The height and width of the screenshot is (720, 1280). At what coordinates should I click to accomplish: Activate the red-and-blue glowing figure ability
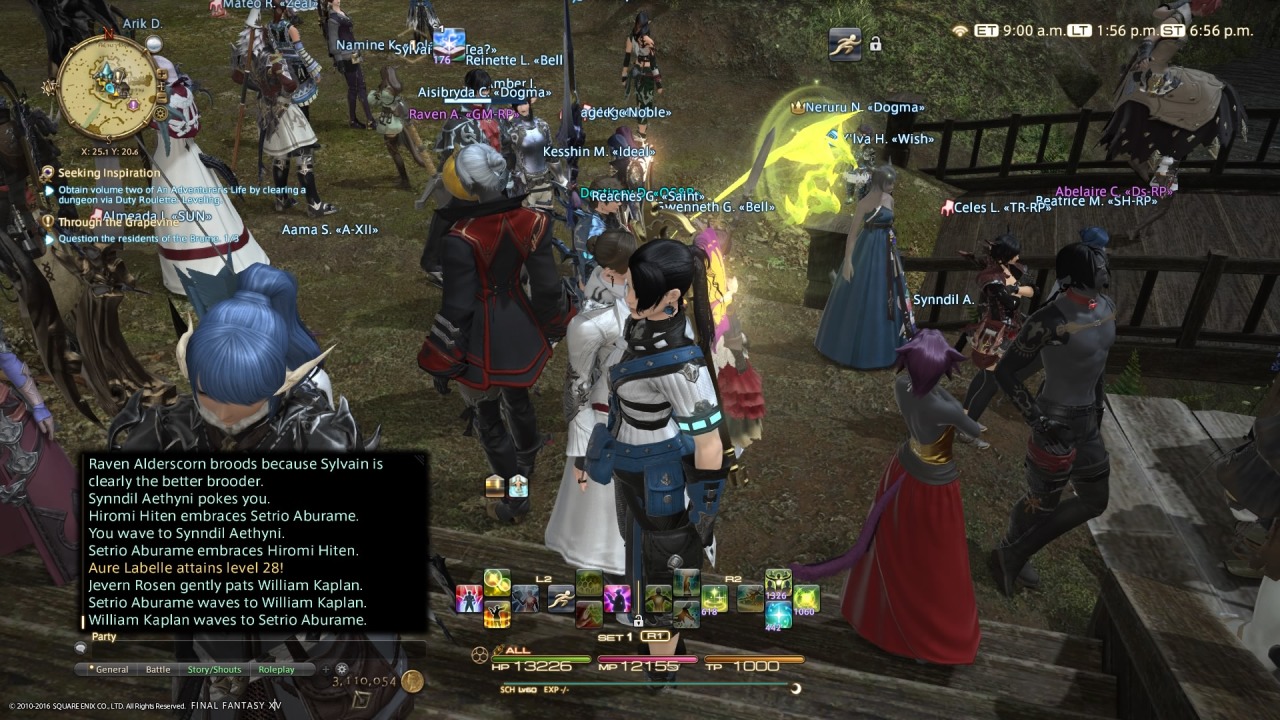469,598
